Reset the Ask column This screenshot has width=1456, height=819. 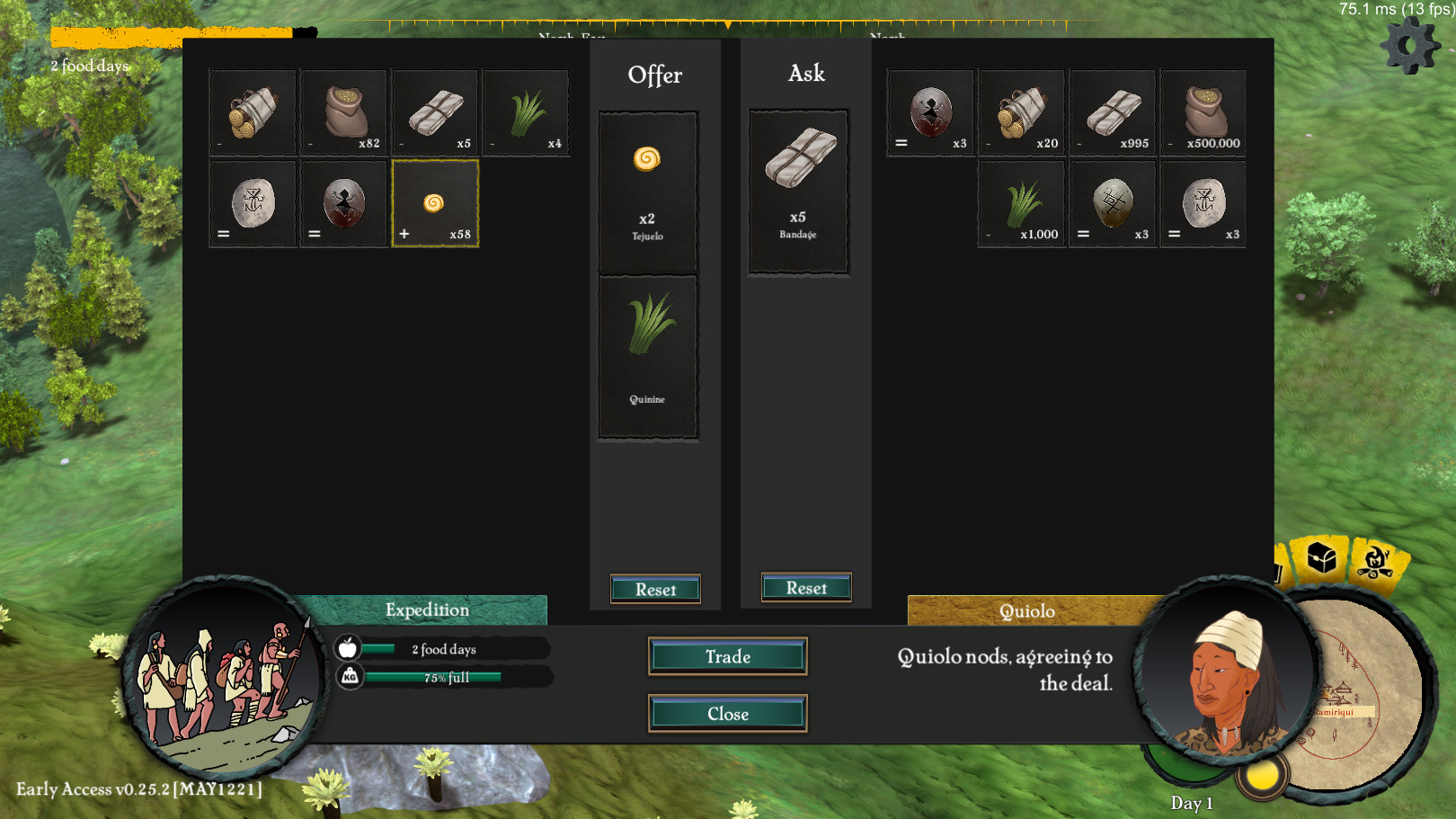pos(806,588)
